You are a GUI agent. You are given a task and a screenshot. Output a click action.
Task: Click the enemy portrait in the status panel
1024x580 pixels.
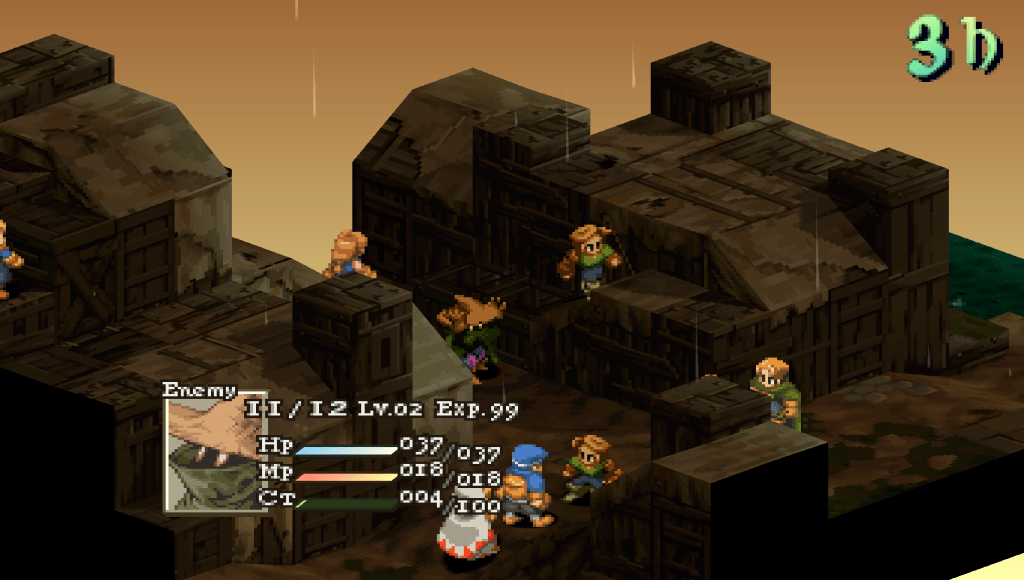(215, 452)
